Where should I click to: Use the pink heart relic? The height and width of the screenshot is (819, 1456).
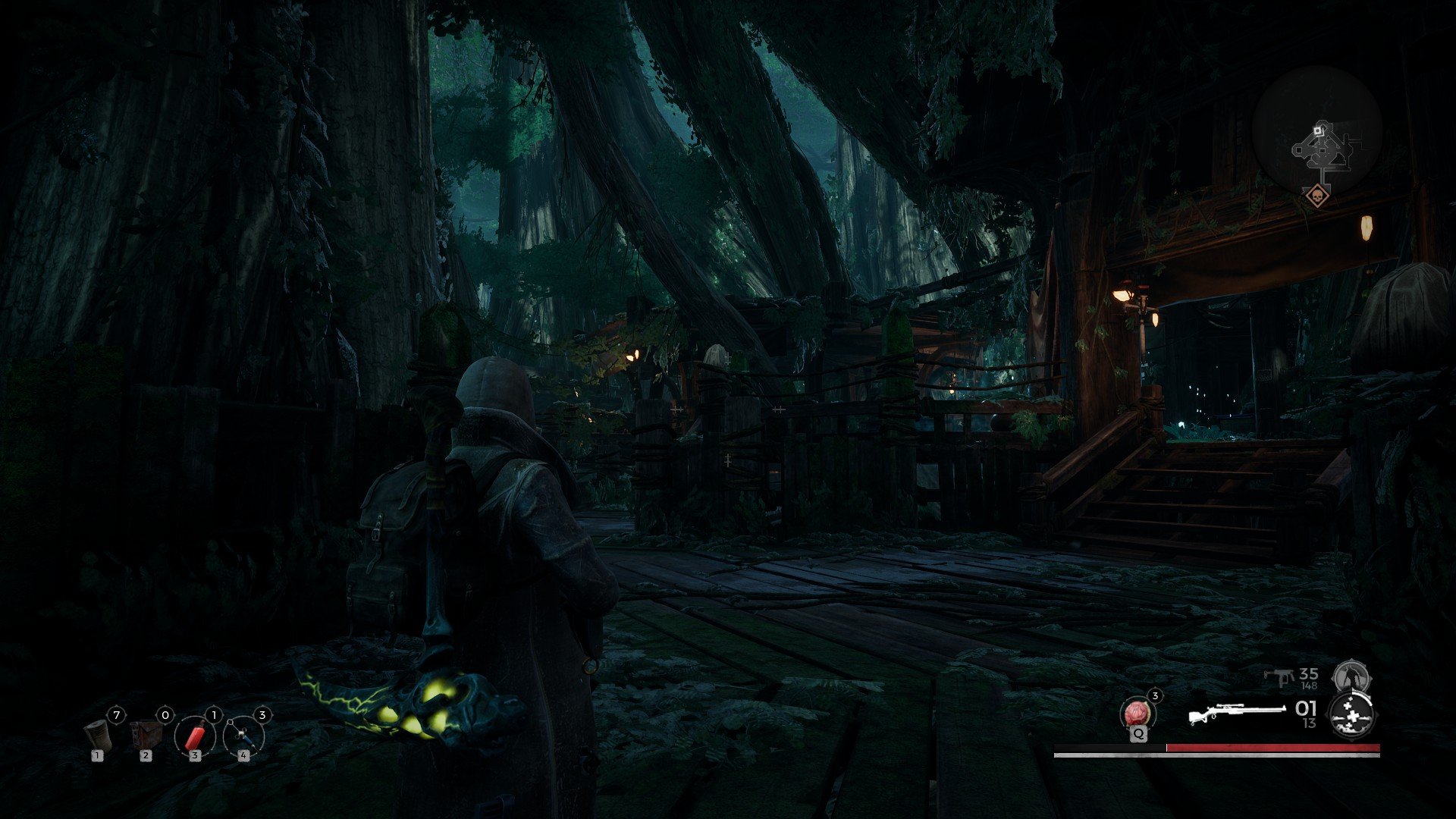tap(1137, 714)
